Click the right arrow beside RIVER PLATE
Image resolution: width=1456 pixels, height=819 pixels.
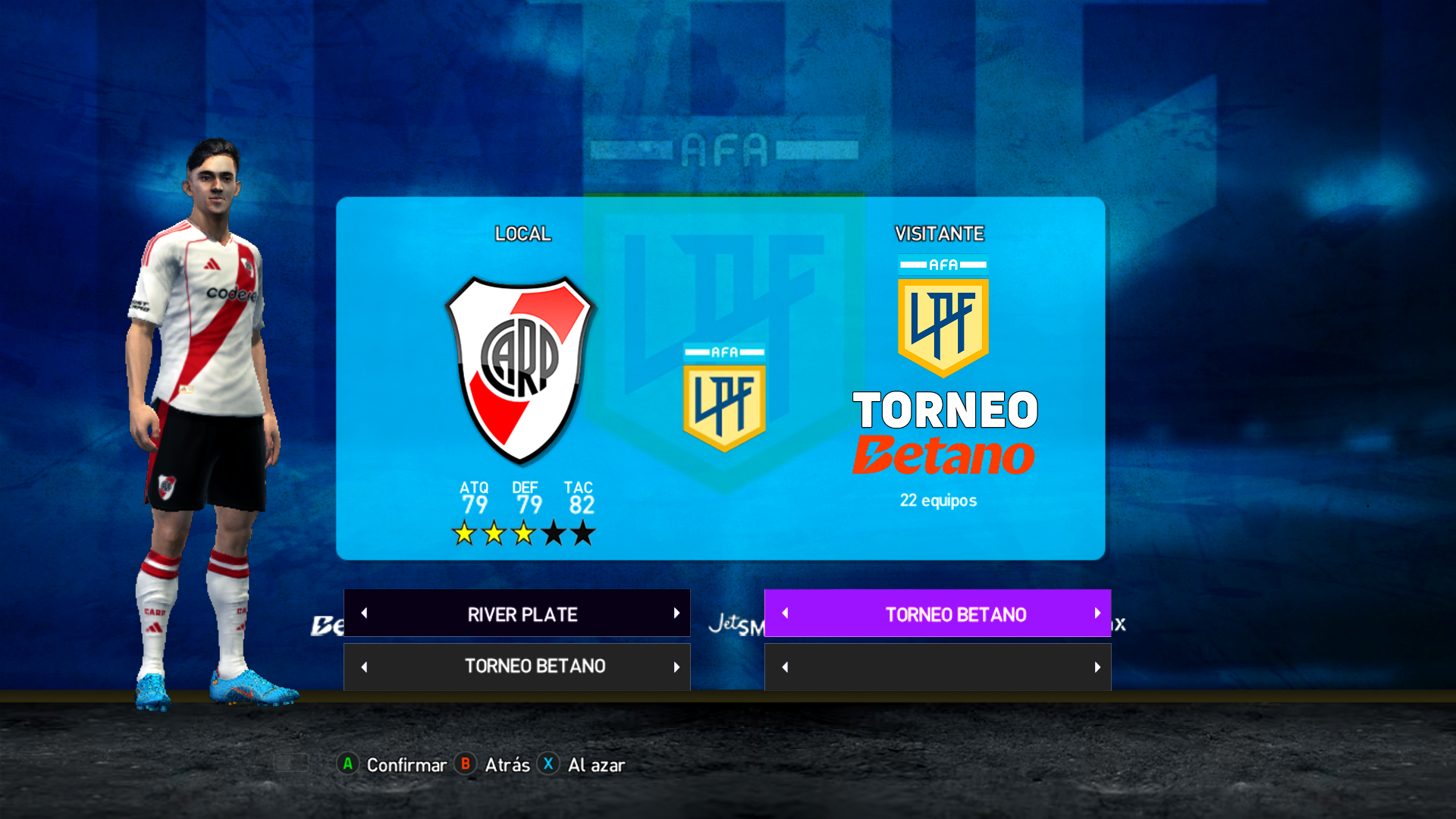[x=676, y=613]
